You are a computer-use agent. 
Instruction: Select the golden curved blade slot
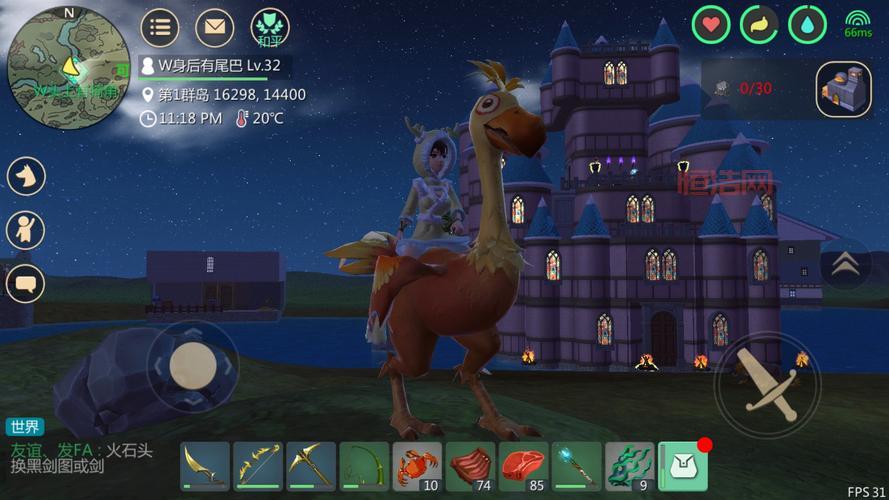coord(205,467)
